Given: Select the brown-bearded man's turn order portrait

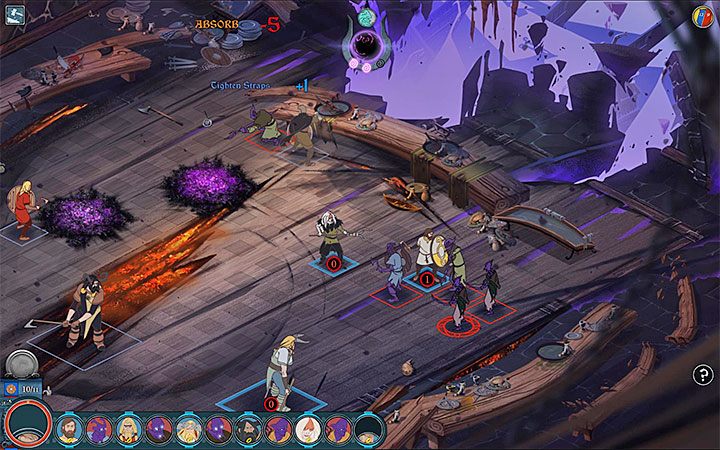Looking at the screenshot, I should click(x=69, y=430).
